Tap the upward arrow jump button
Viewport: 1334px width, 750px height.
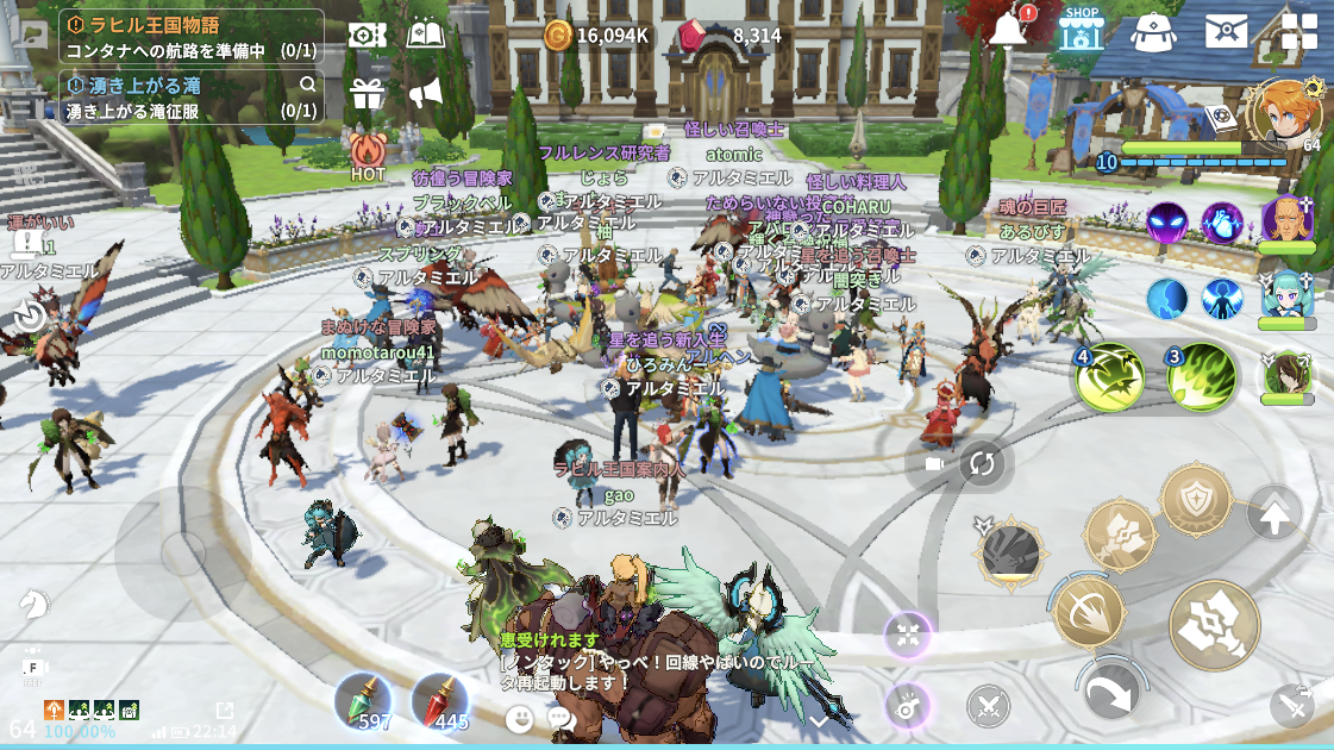[1274, 517]
